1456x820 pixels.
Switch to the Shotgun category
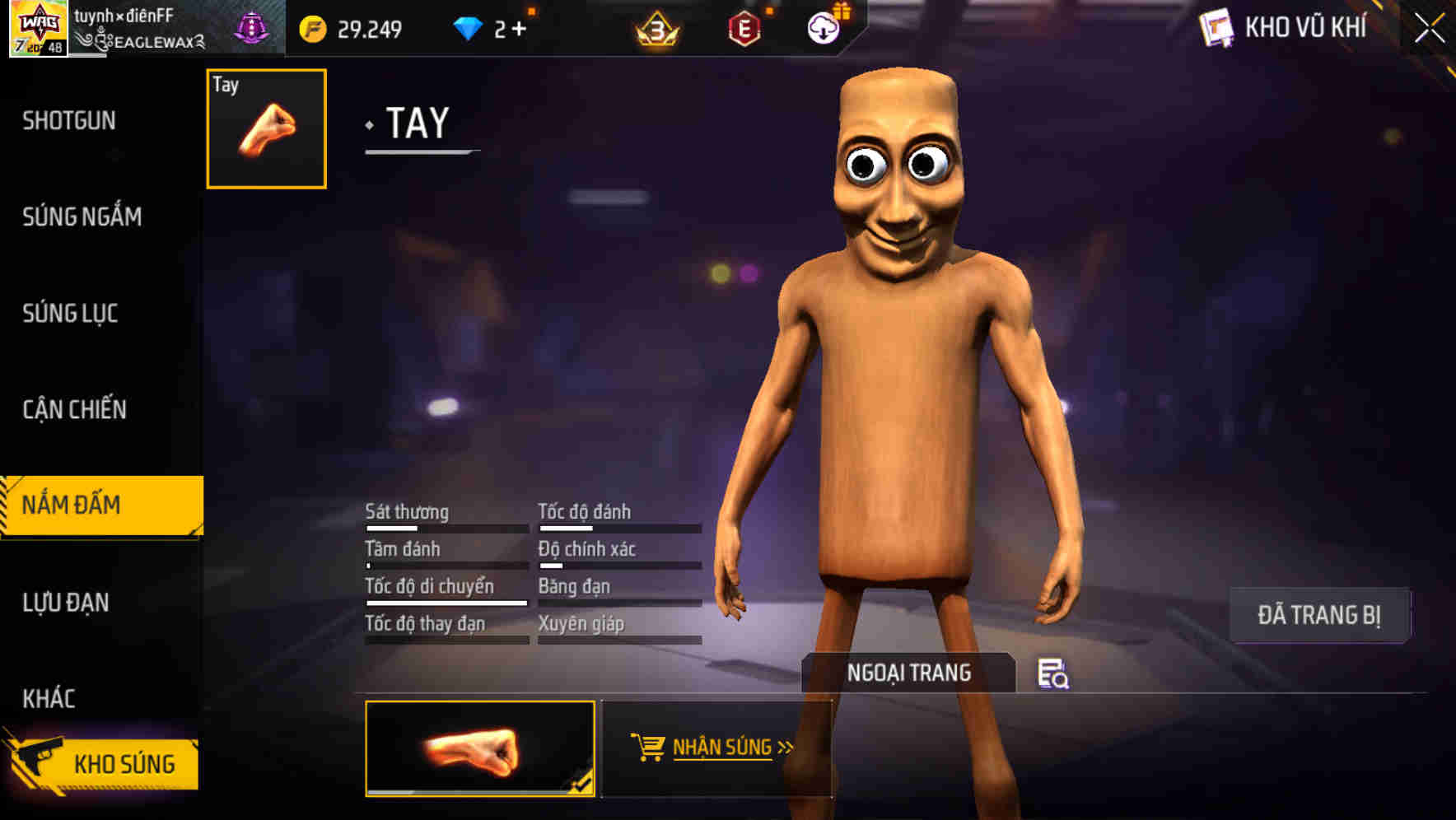coord(70,120)
